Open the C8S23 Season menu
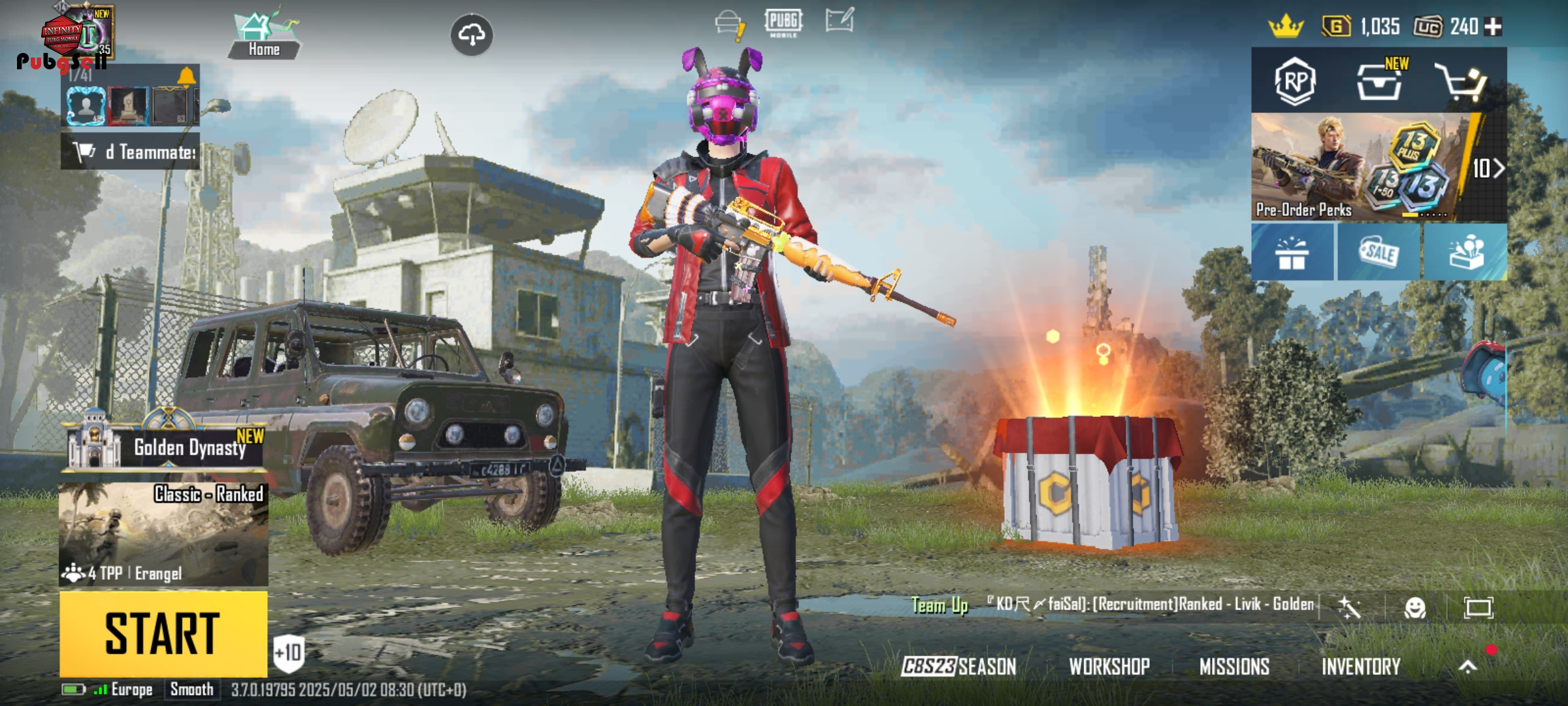1568x706 pixels. tap(959, 666)
